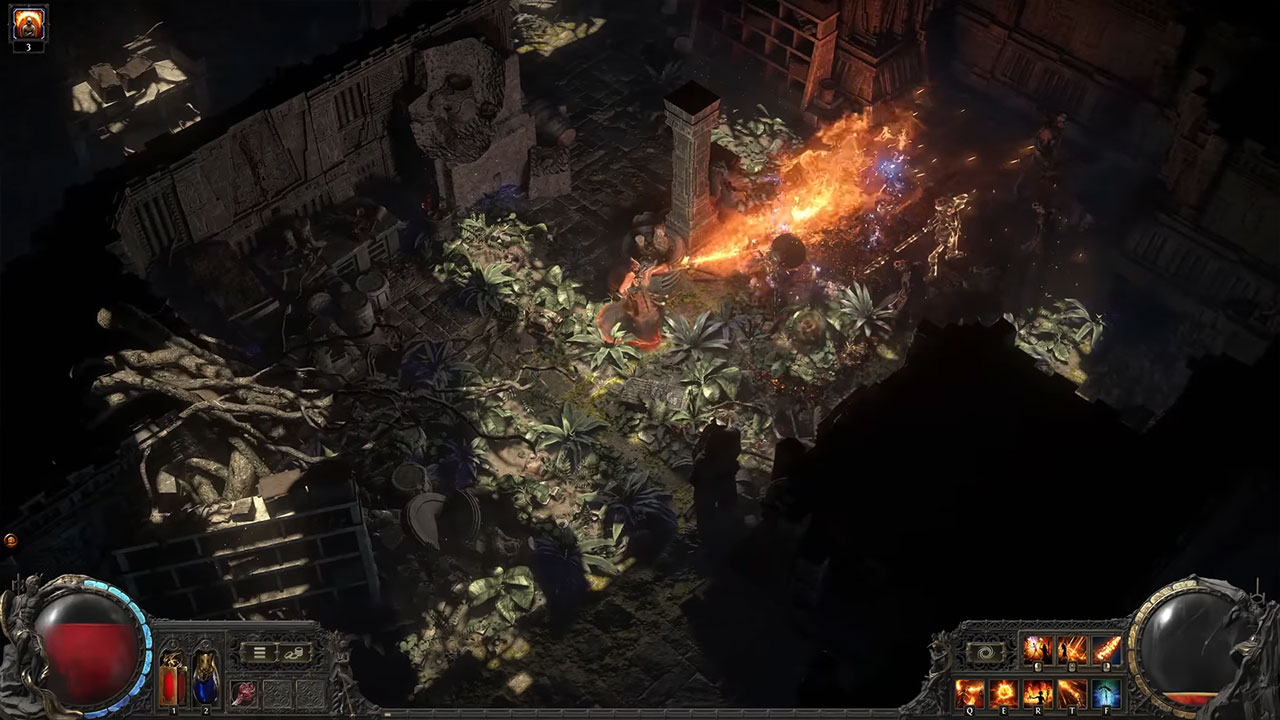Select the burning silhouette skill on R
The height and width of the screenshot is (720, 1280).
pyautogui.click(x=1038, y=692)
